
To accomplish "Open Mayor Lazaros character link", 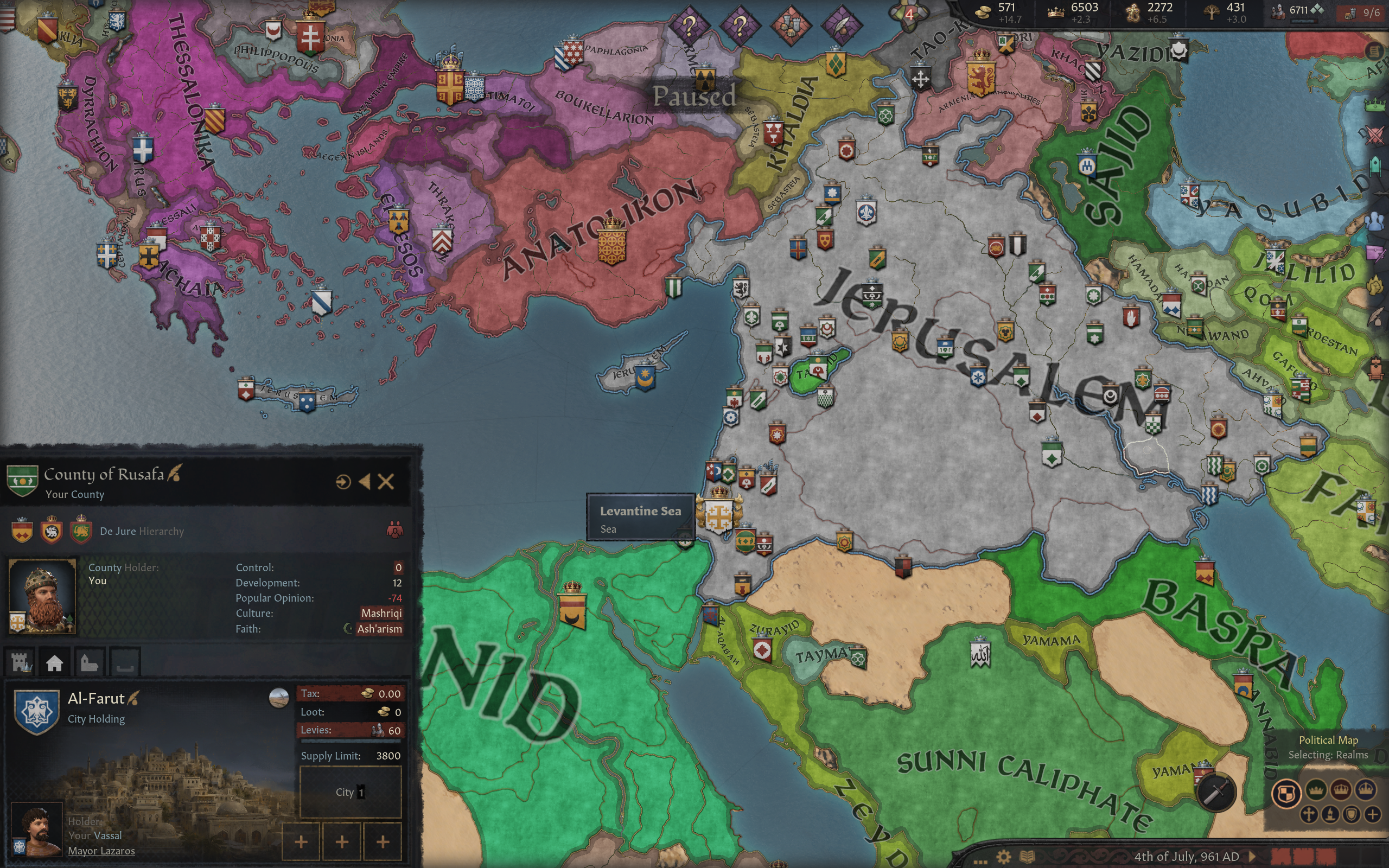I will [101, 851].
